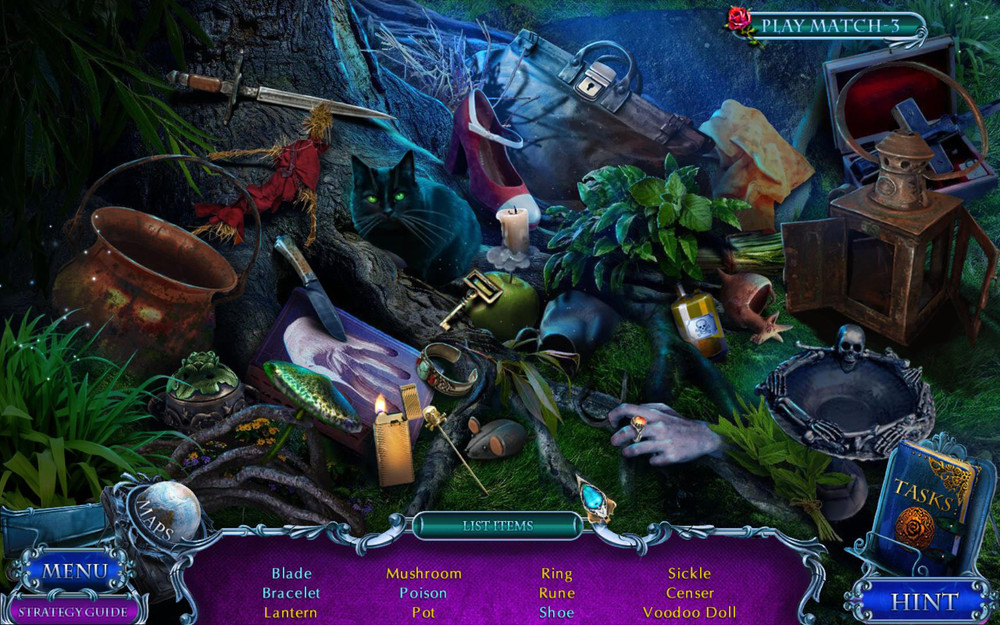The height and width of the screenshot is (625, 1000).
Task: Select the Censer list entry
Action: click(689, 593)
